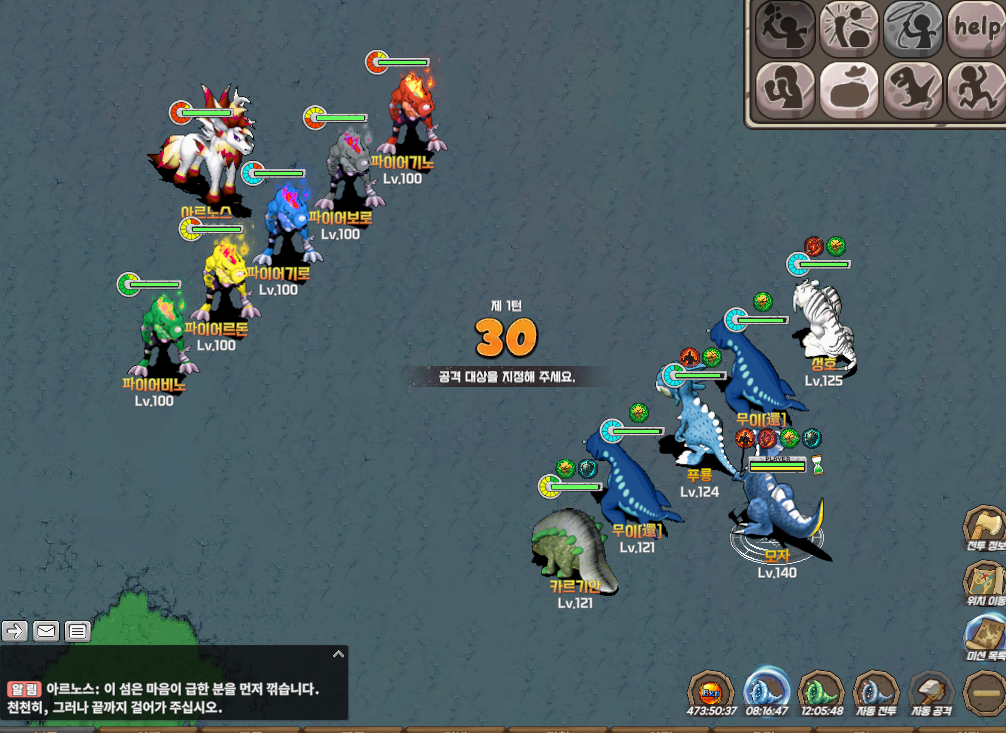1006x733 pixels.
Task: Open the help button
Action: point(975,29)
